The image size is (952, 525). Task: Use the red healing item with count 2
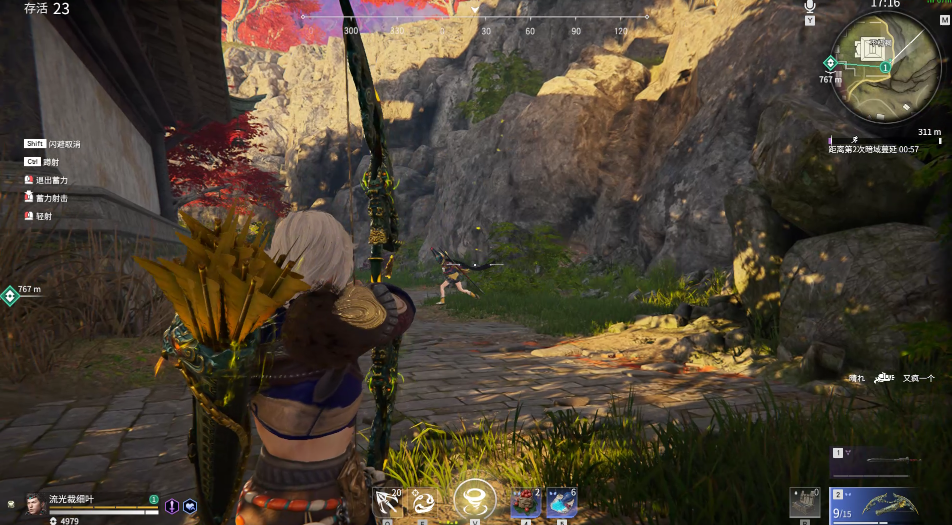525,502
